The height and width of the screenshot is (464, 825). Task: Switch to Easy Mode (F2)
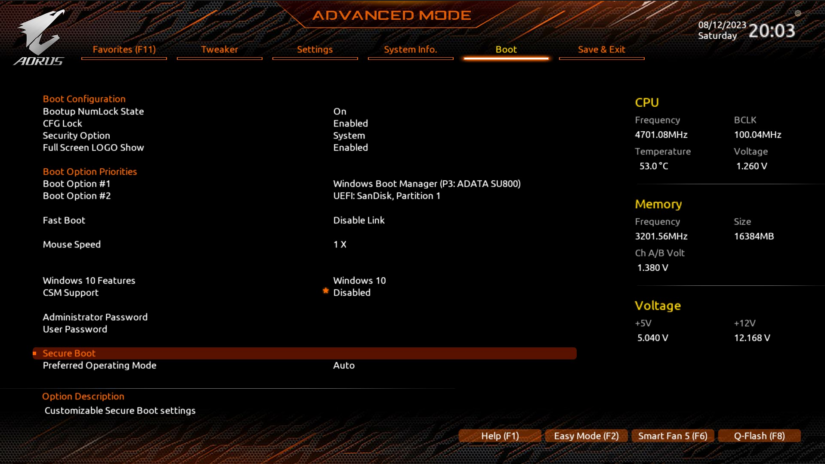pos(586,436)
